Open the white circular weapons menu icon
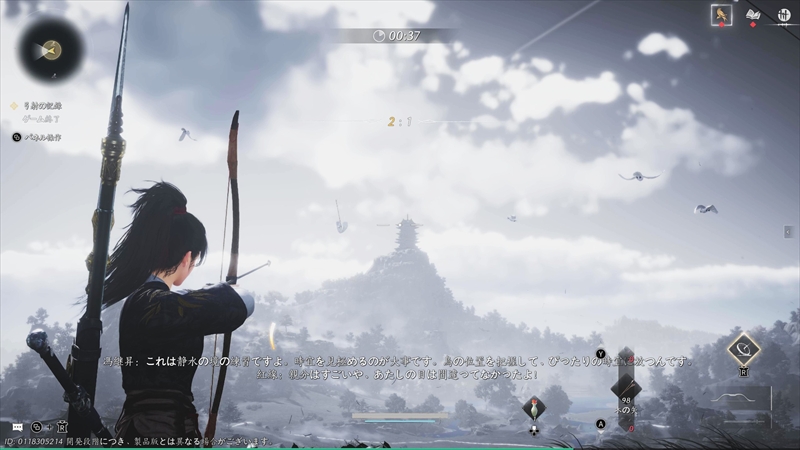800x450 pixels. point(785,15)
